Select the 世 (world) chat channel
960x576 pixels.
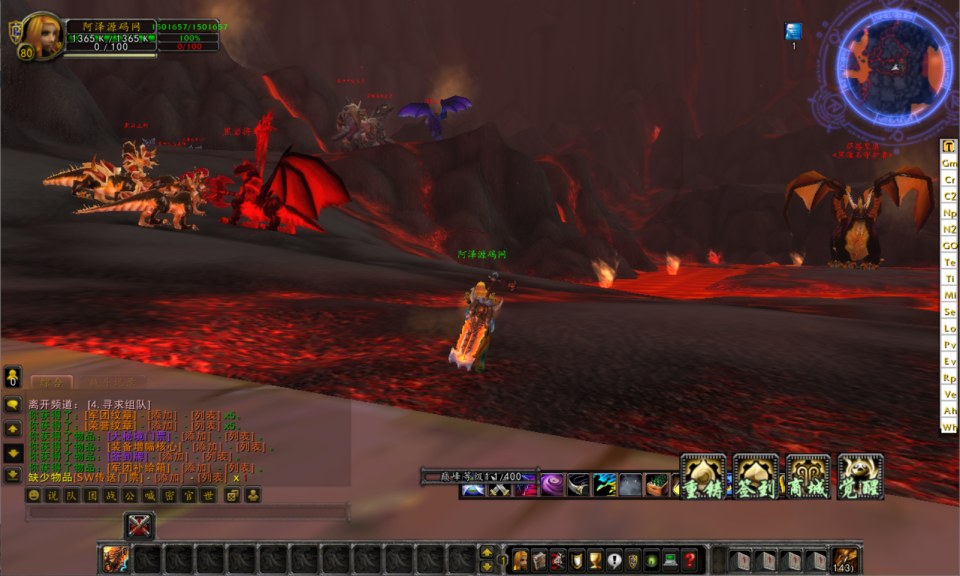coord(205,495)
